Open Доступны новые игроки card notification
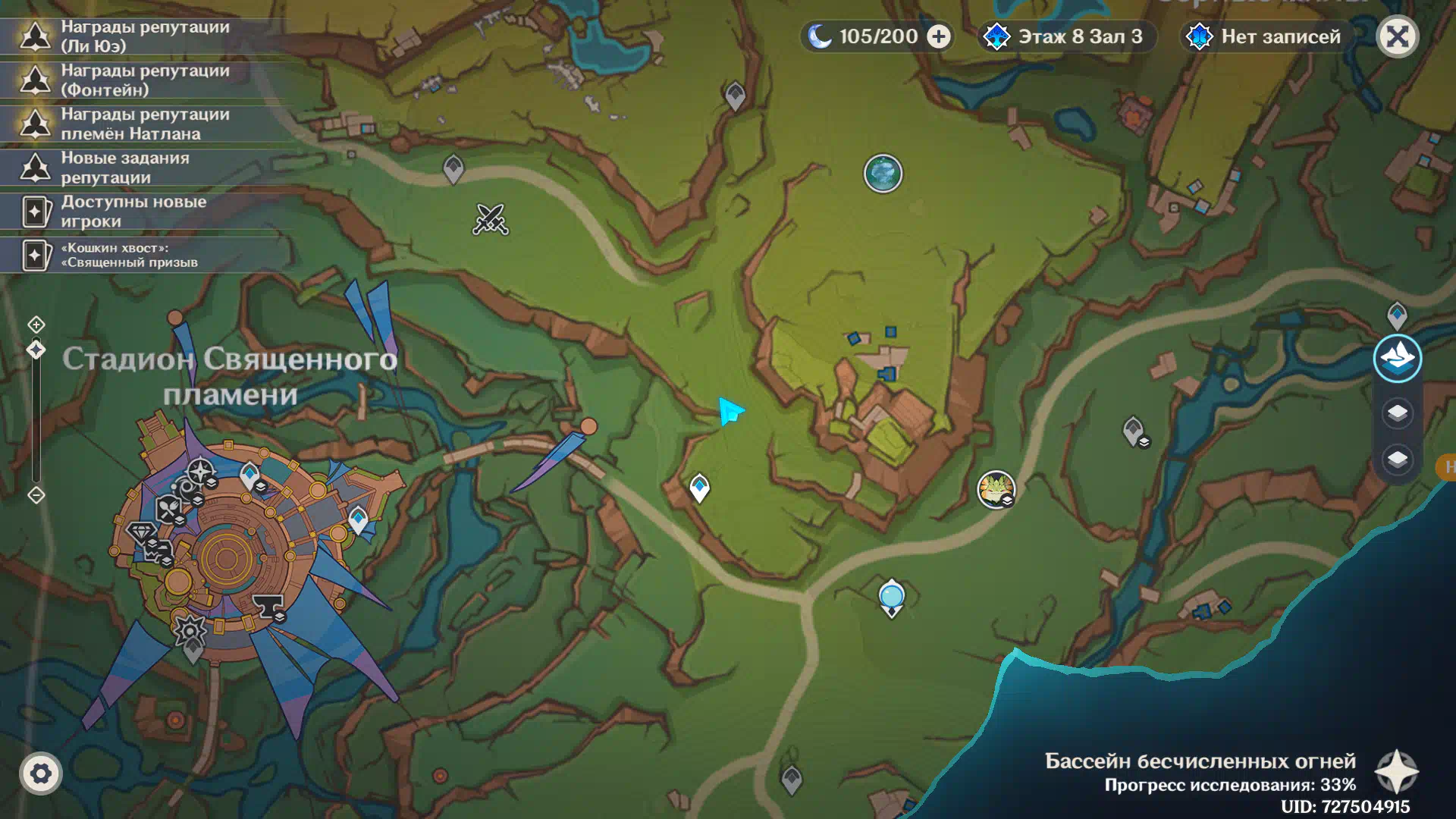This screenshot has height=819, width=1456. 144,212
